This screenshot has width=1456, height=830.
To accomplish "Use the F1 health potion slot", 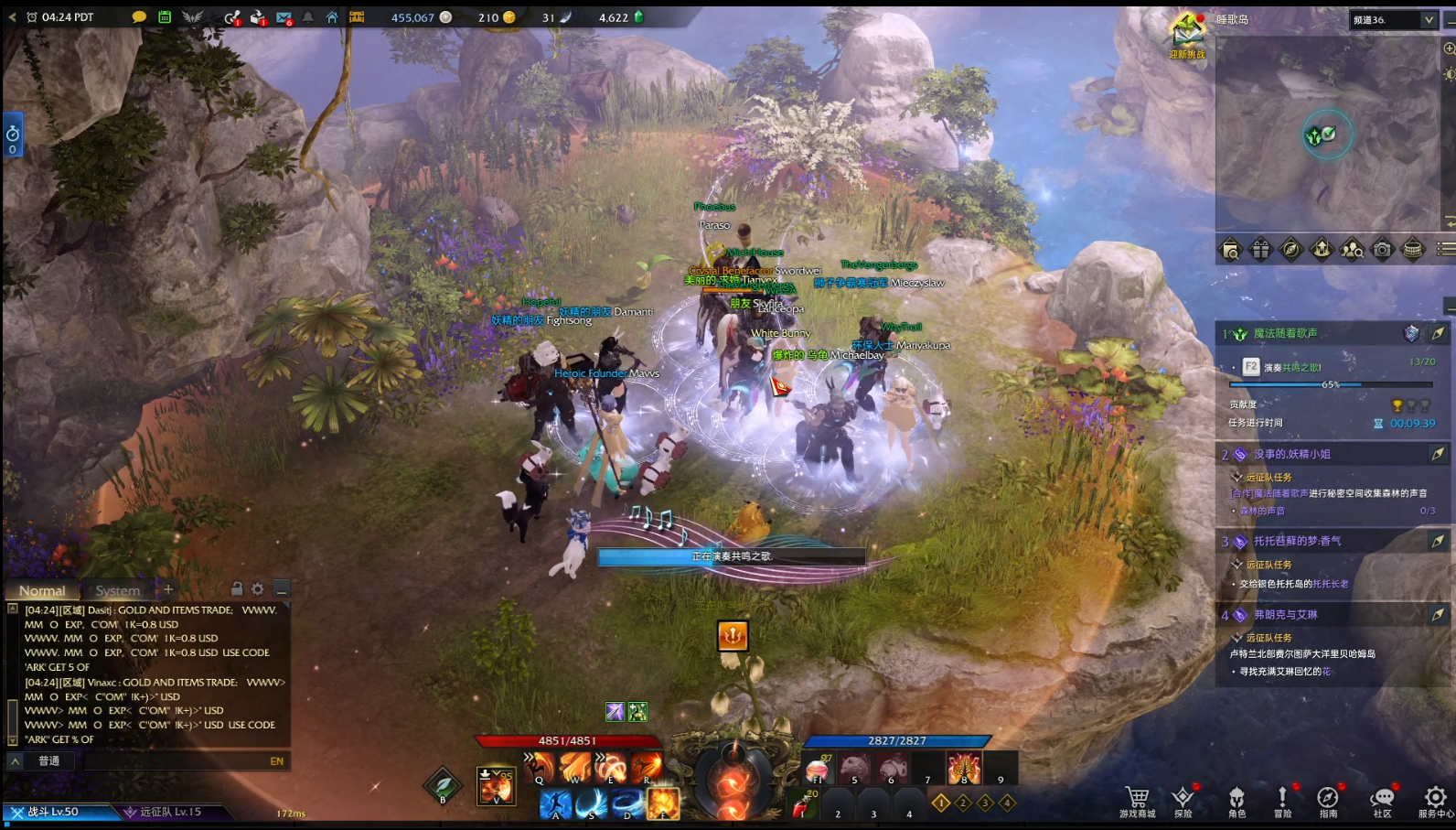I will (x=818, y=769).
